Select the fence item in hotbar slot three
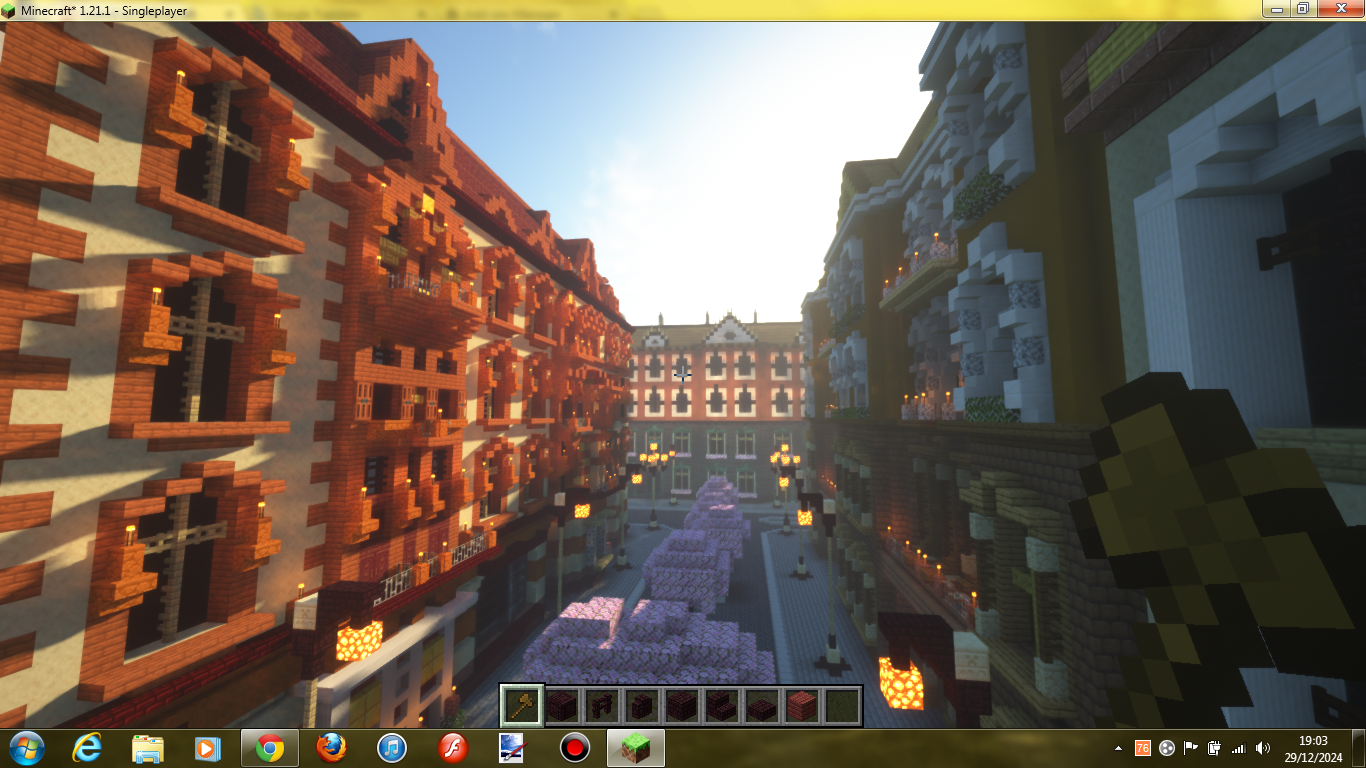The height and width of the screenshot is (768, 1366). pos(601,707)
